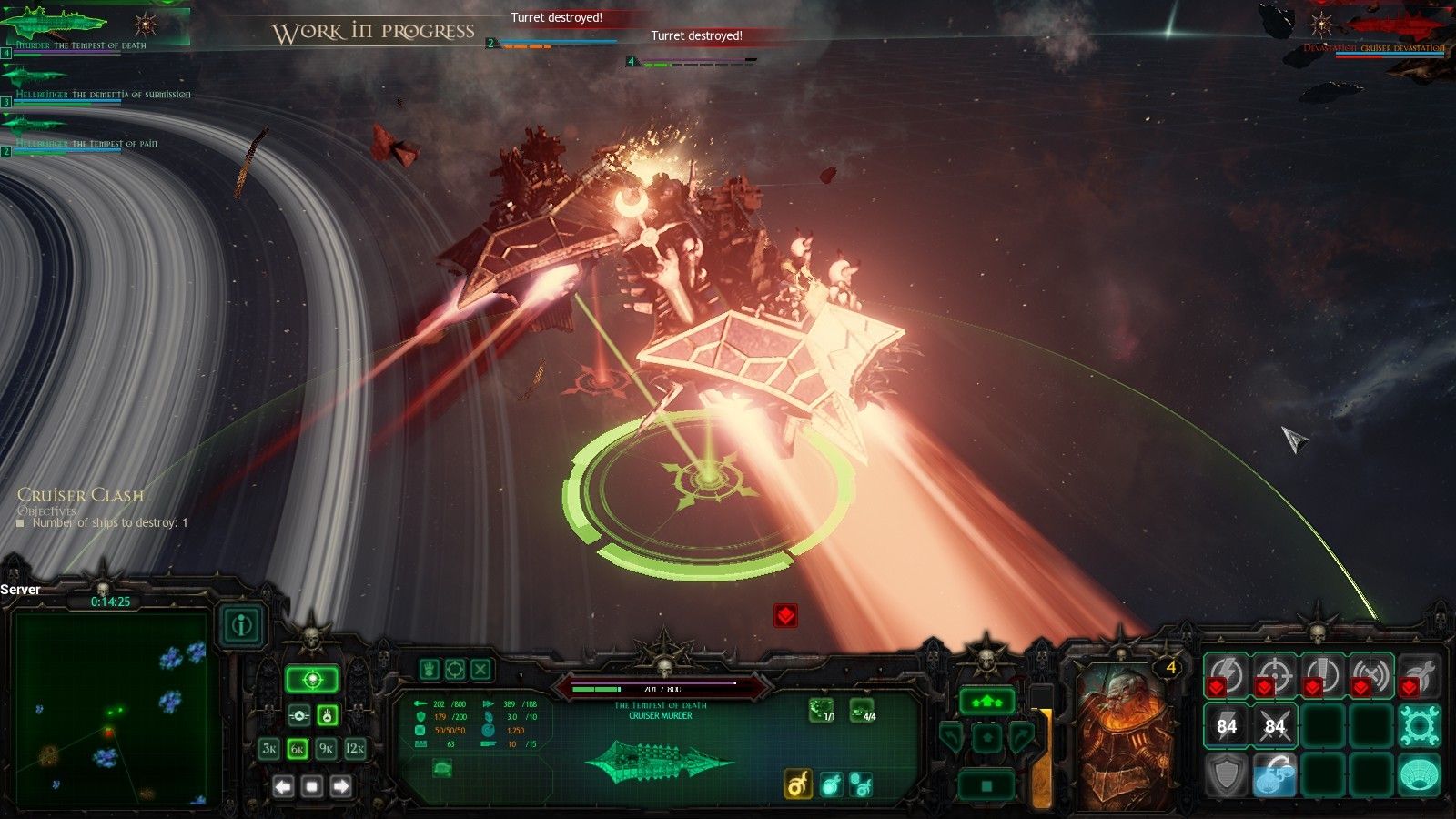Select the left arrow broadside button
1456x819 pixels.
(x=283, y=786)
